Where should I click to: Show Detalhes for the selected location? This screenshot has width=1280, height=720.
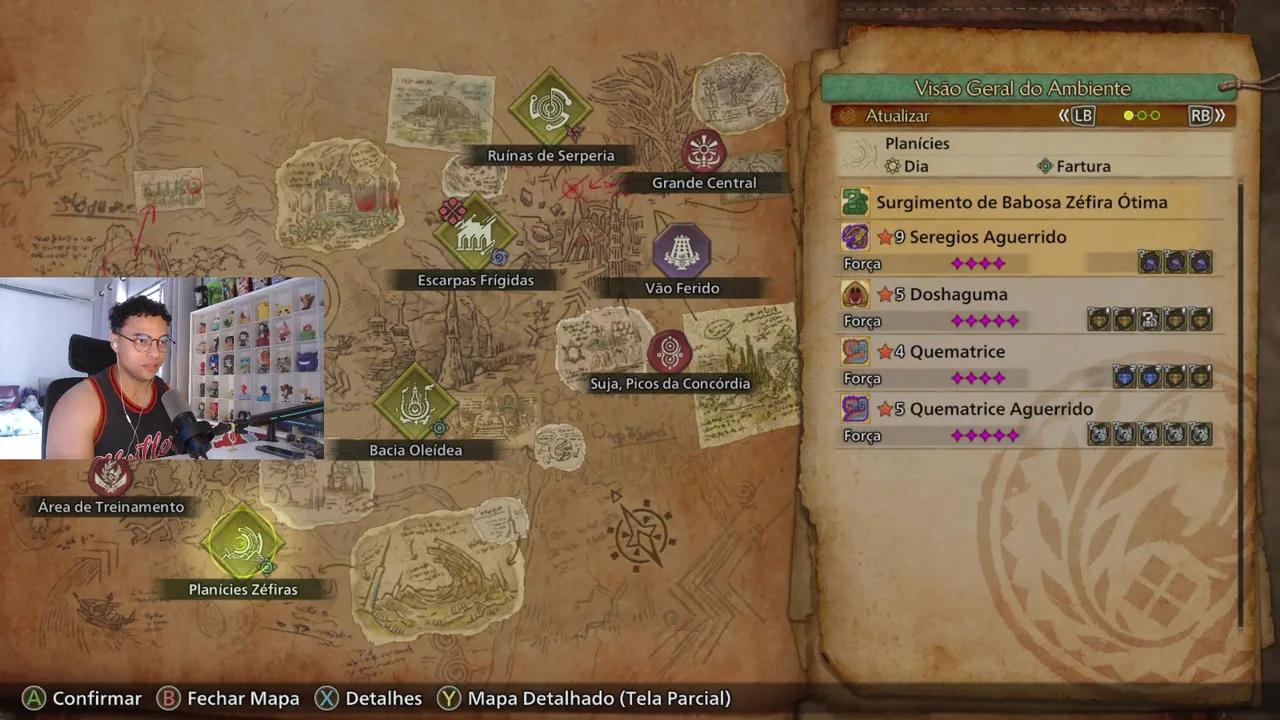click(369, 698)
